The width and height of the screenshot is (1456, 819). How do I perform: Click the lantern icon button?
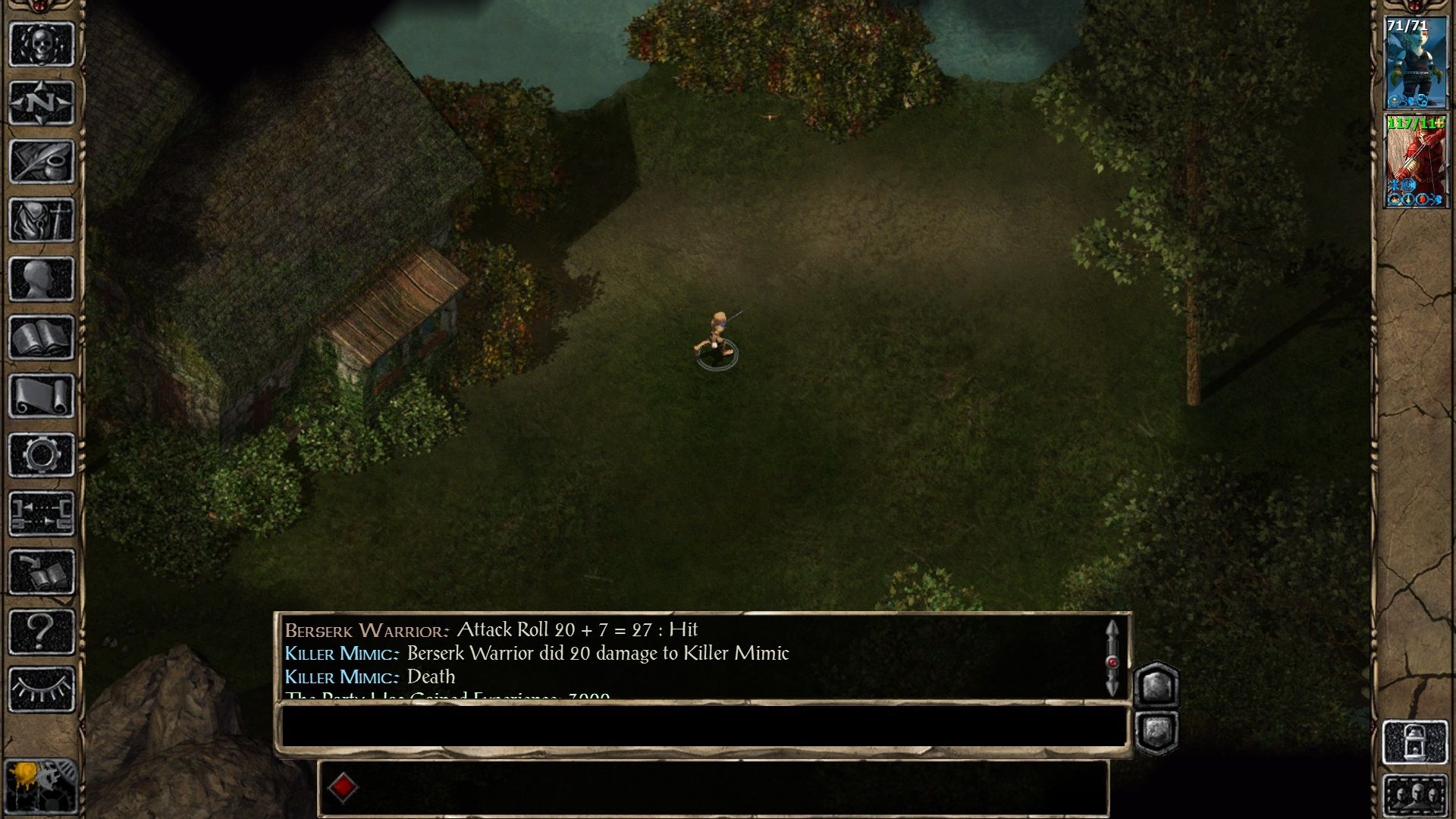pos(1415,742)
